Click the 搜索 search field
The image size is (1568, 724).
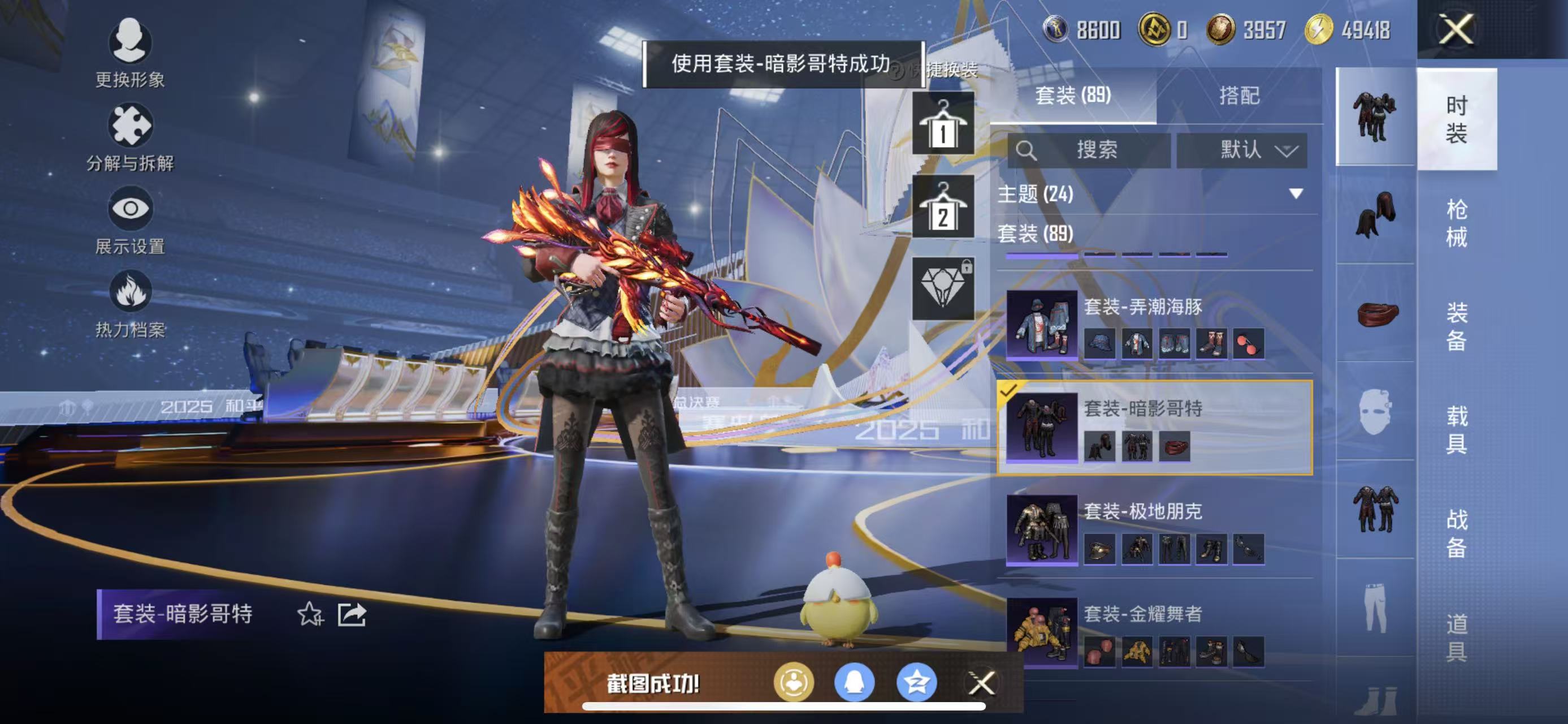coord(1089,150)
